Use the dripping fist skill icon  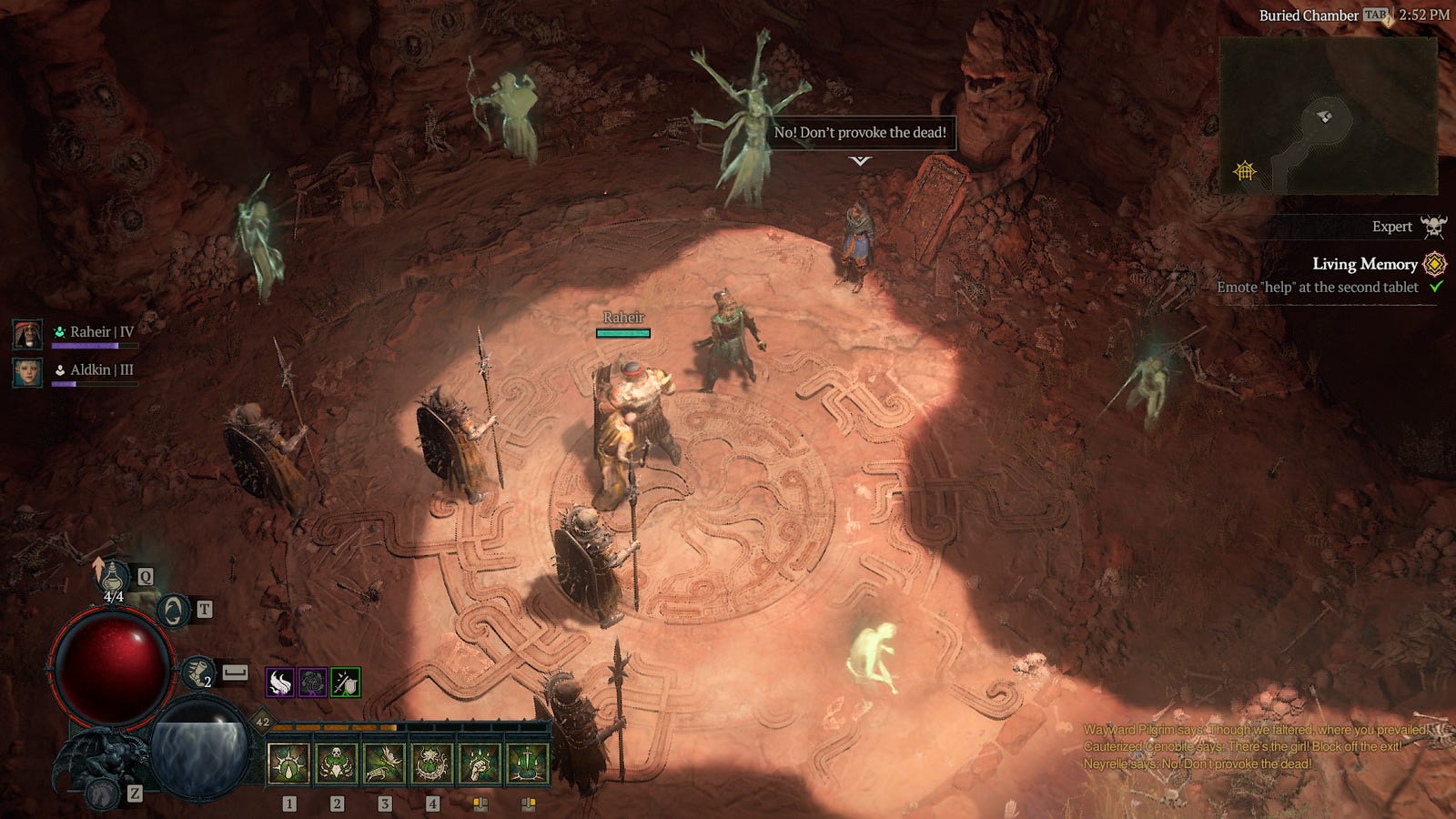480,763
